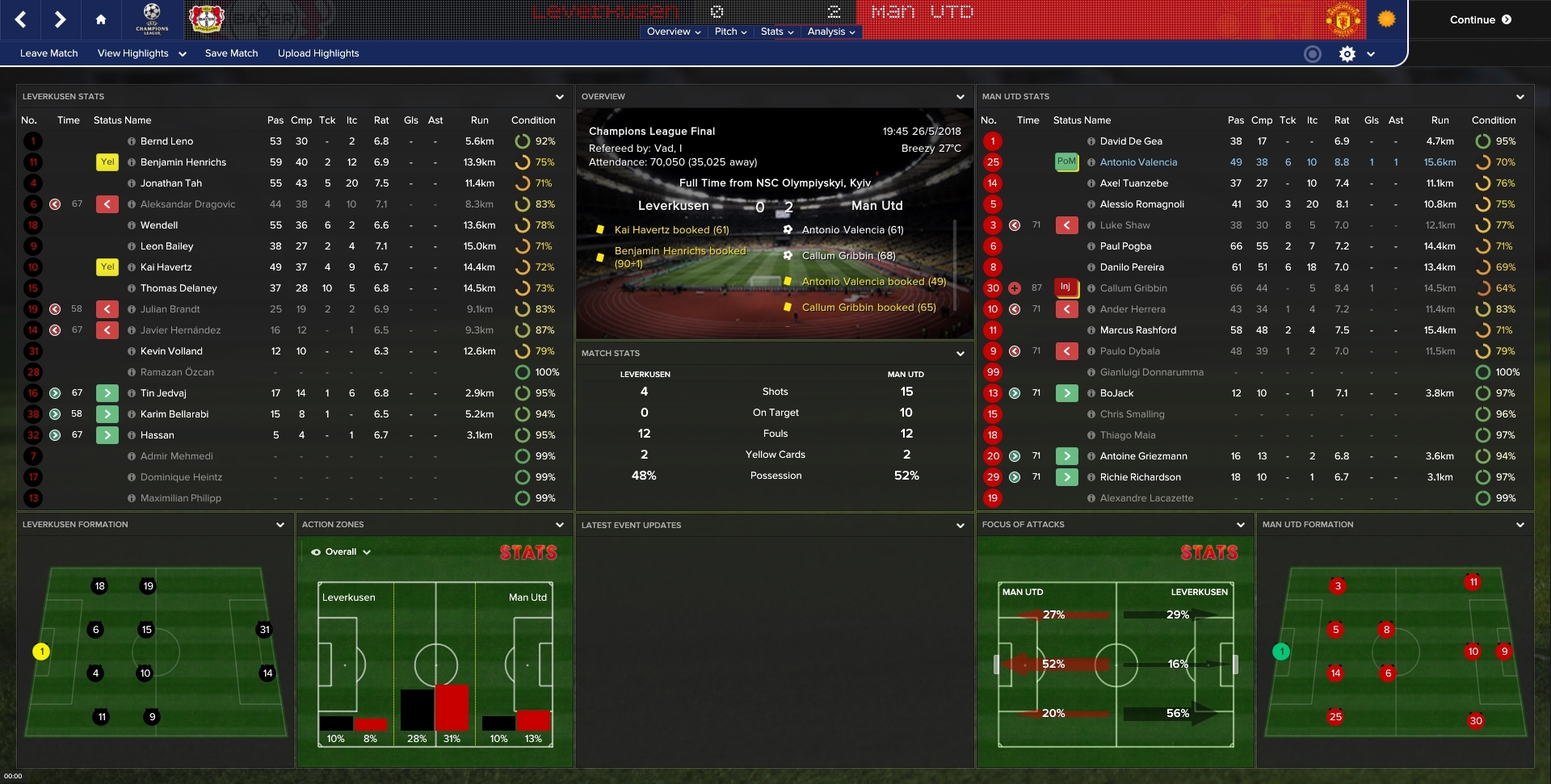Switch to the Pitch tab
The height and width of the screenshot is (784, 1551).
point(728,32)
